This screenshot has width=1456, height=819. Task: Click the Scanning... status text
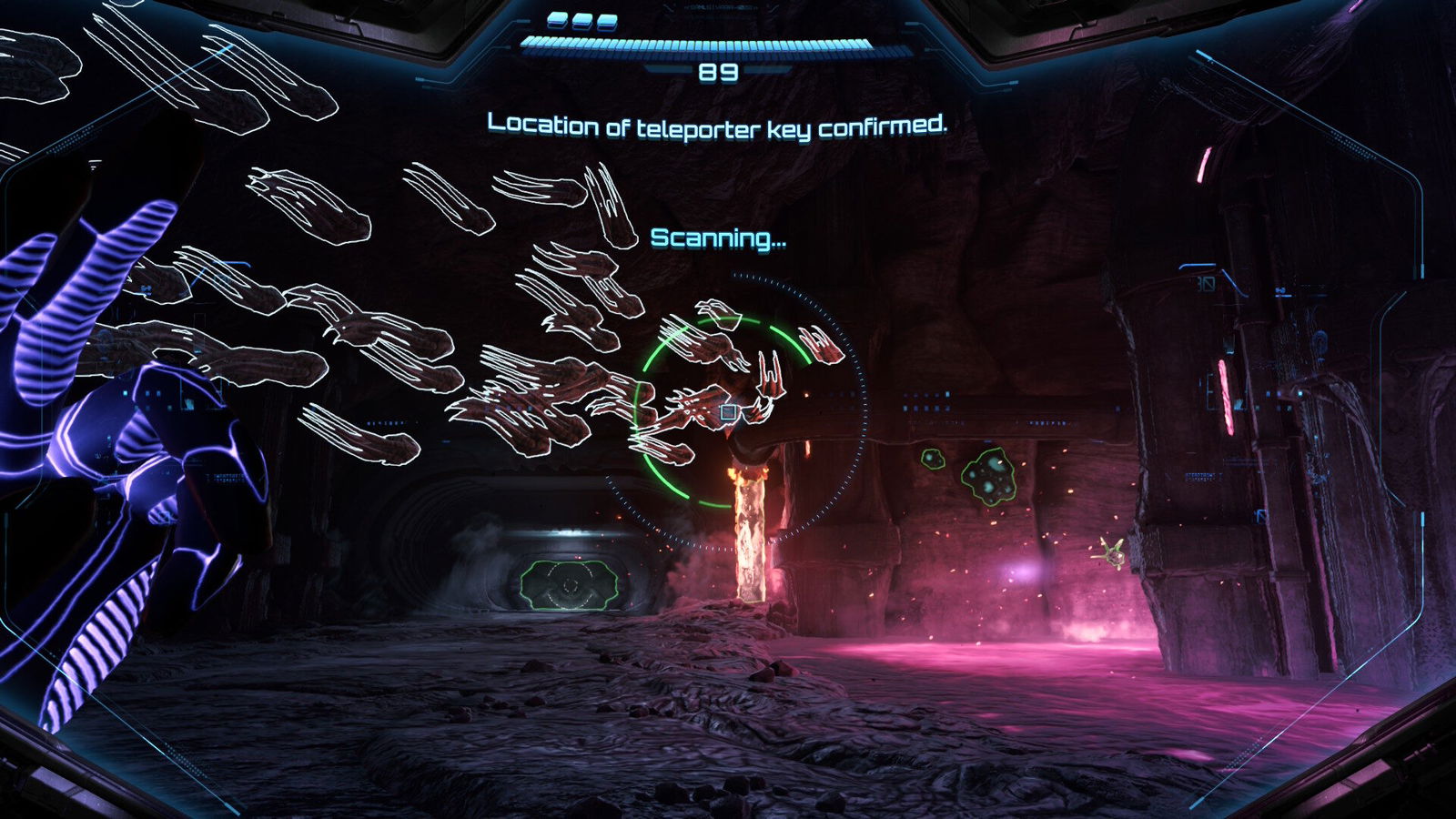pyautogui.click(x=718, y=238)
